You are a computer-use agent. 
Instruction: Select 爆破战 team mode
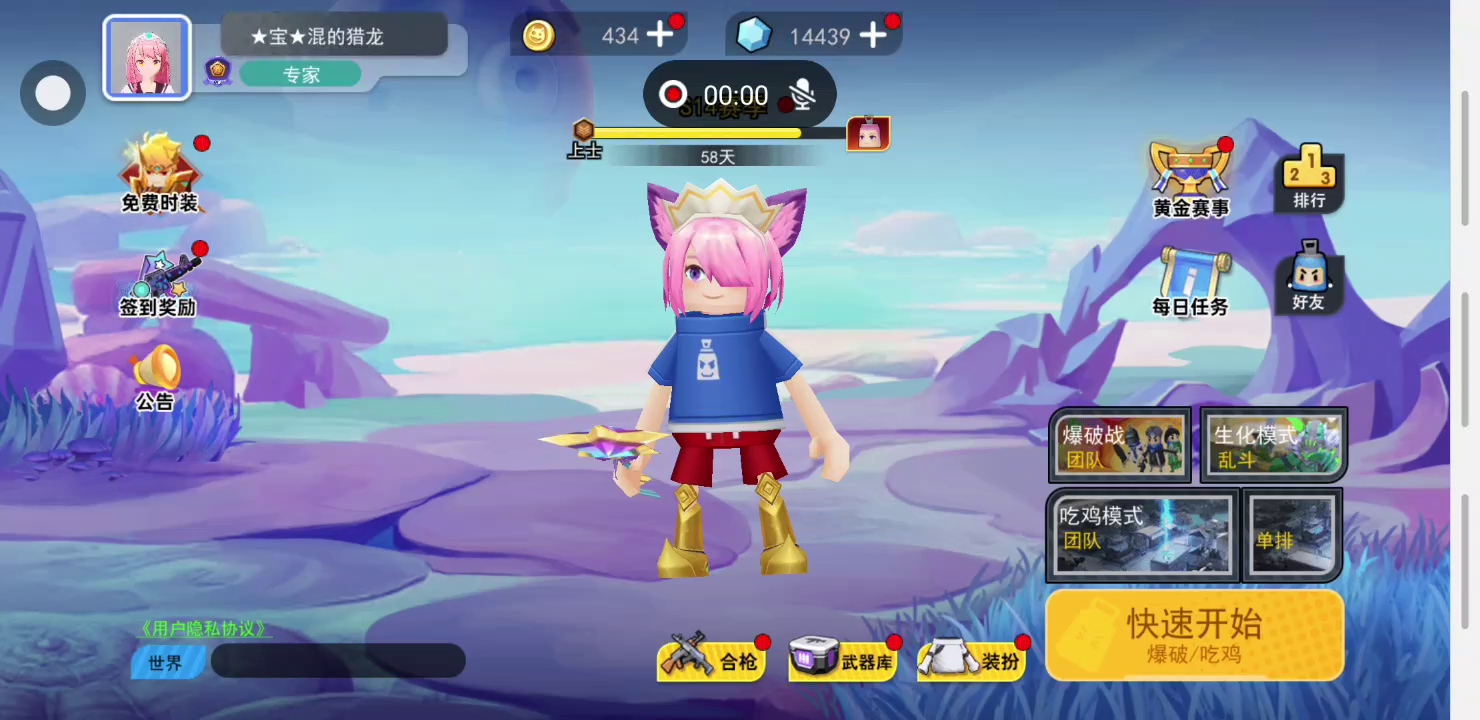point(1119,446)
